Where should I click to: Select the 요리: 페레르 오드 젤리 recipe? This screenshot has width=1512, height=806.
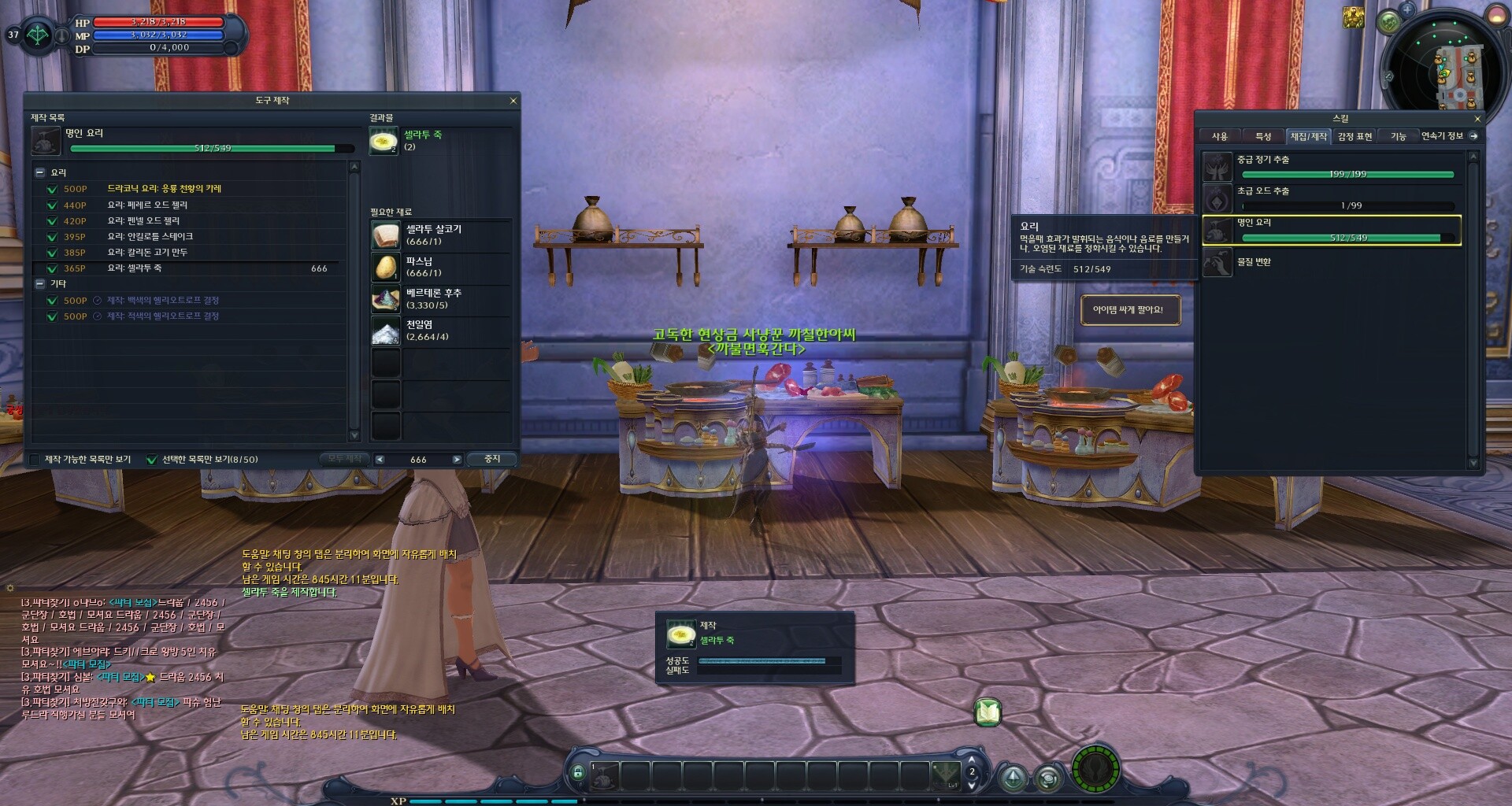pyautogui.click(x=147, y=205)
